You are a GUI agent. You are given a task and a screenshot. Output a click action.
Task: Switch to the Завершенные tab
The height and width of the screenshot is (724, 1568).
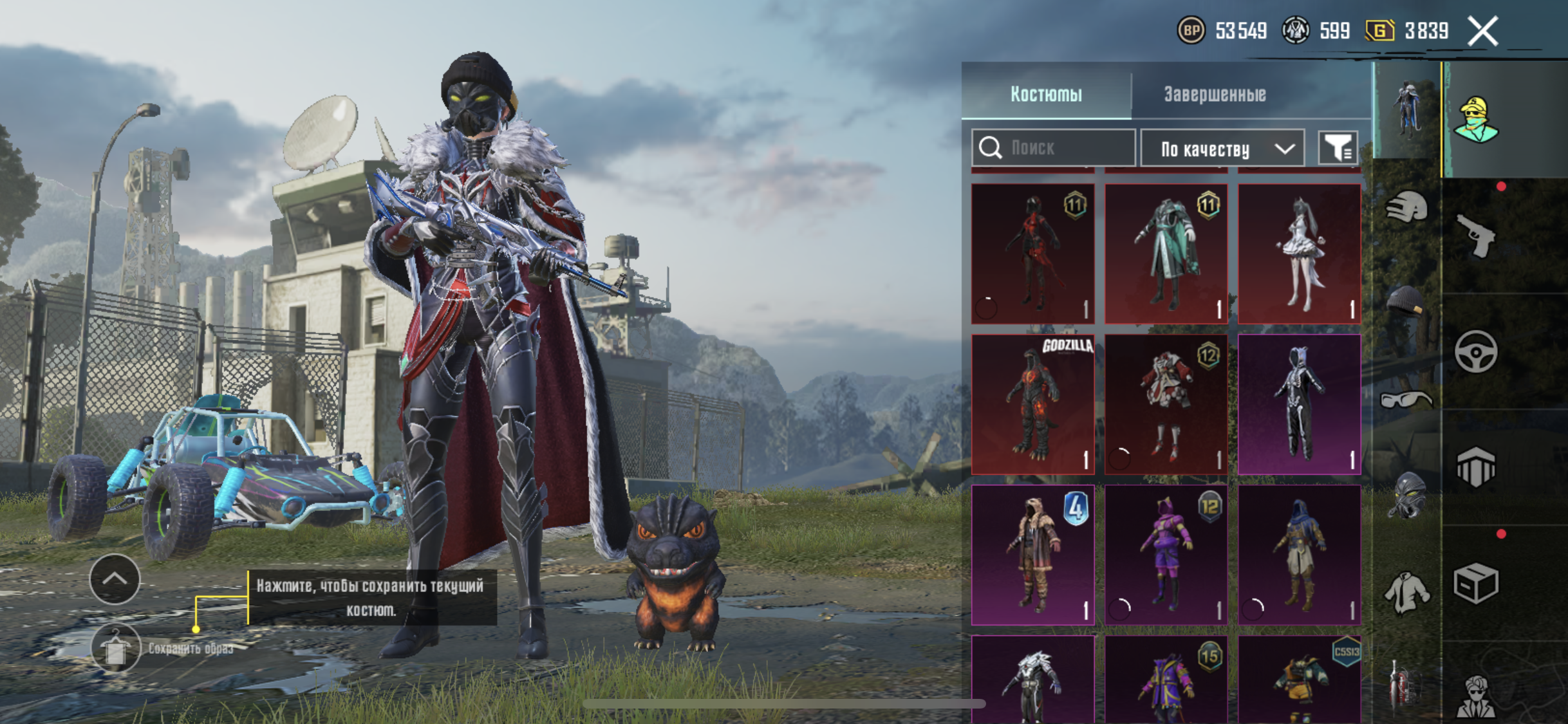(1215, 94)
